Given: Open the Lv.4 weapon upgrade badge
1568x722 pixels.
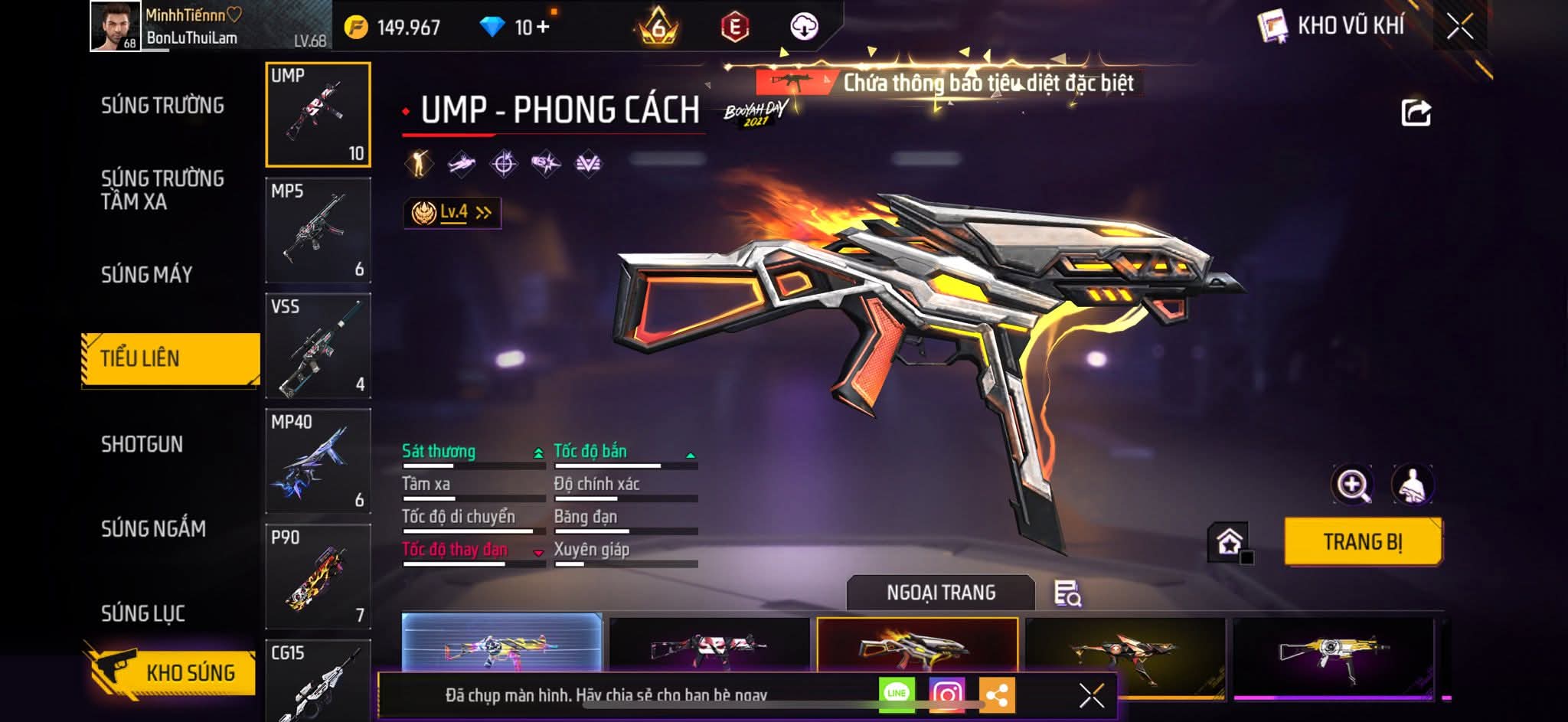Looking at the screenshot, I should point(452,213).
